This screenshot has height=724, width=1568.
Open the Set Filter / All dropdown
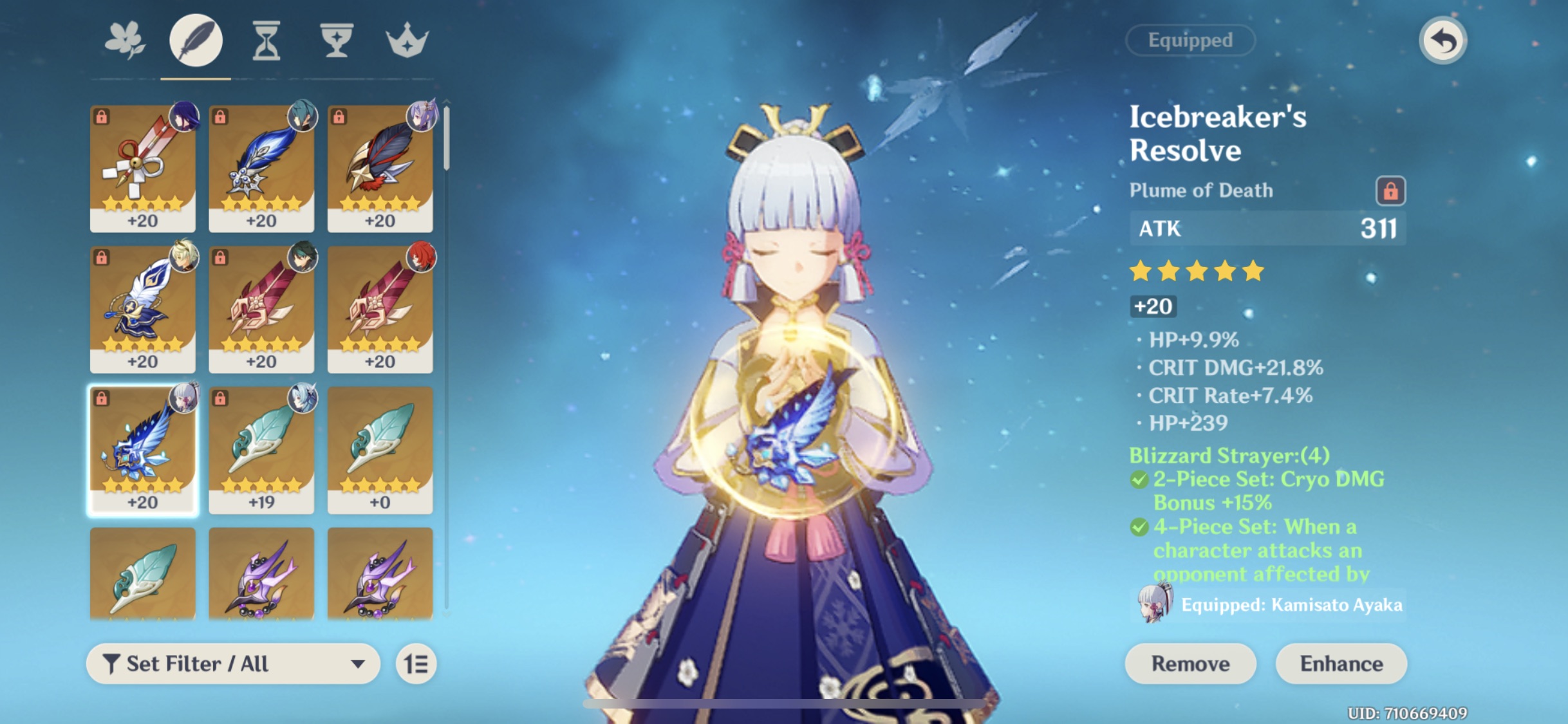click(232, 664)
